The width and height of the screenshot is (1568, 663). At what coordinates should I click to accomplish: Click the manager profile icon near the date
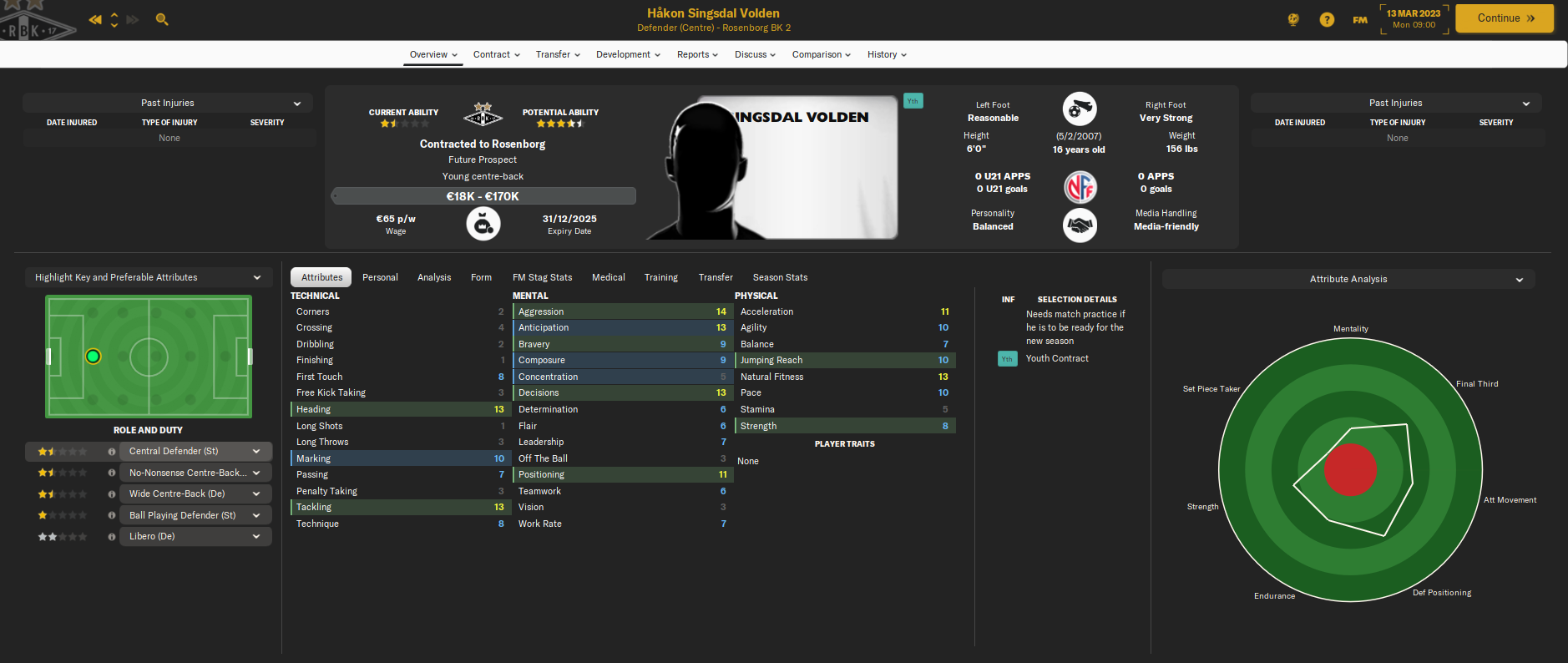(1292, 18)
